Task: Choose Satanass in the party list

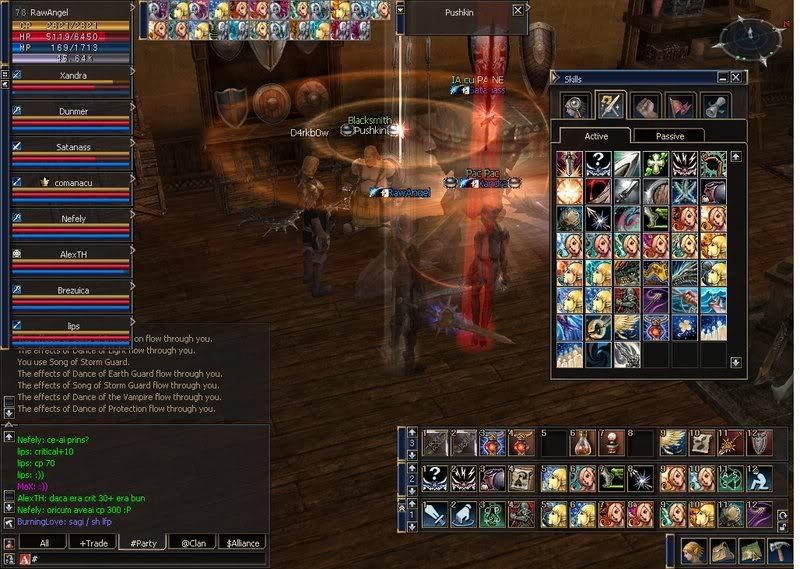Action: point(72,146)
